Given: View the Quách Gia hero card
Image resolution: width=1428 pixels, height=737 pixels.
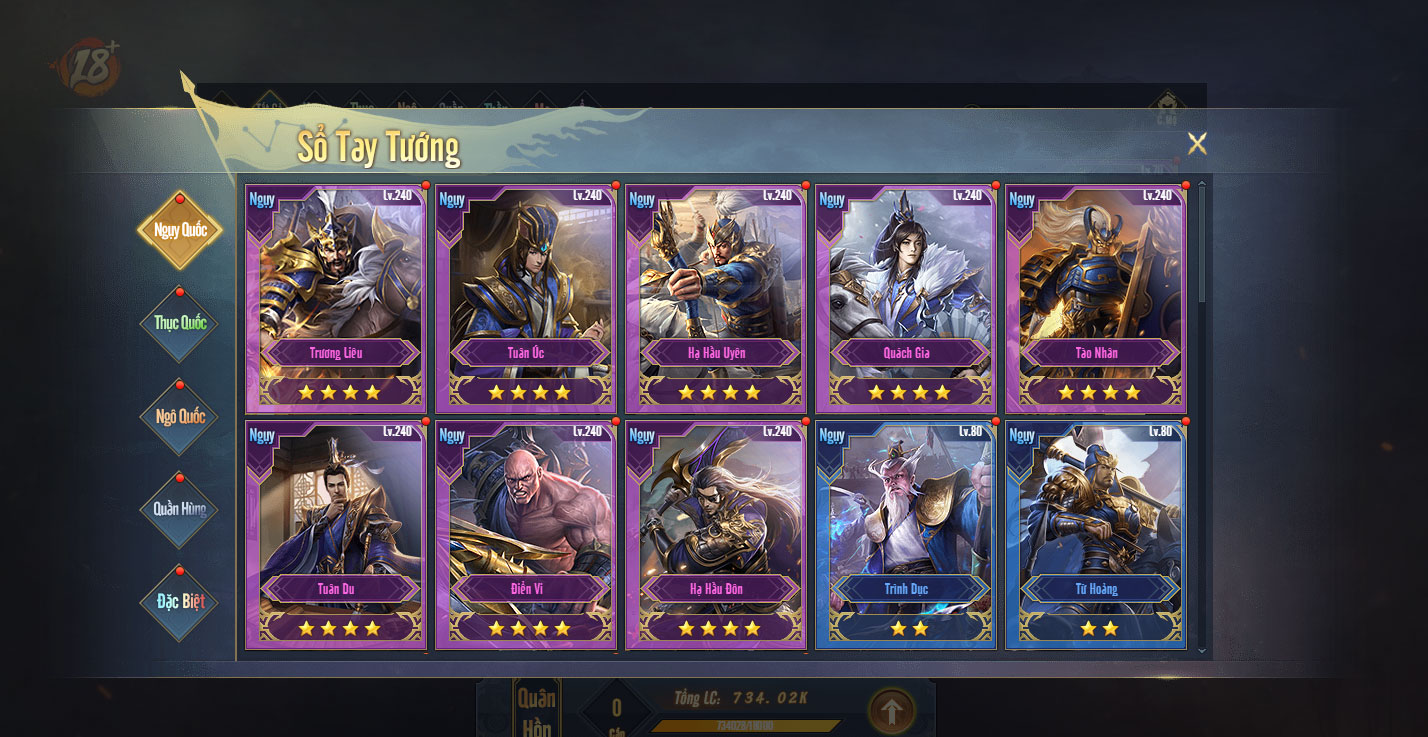Looking at the screenshot, I should coord(906,297).
